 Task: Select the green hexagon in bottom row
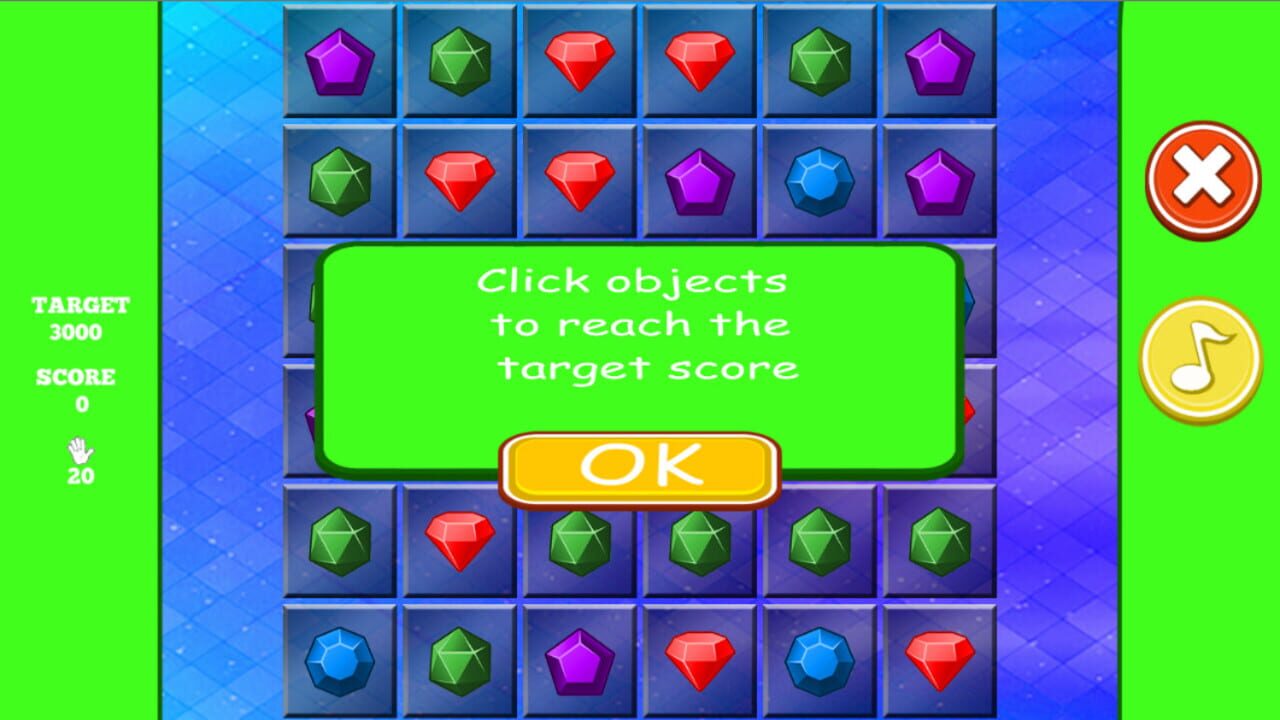457,660
